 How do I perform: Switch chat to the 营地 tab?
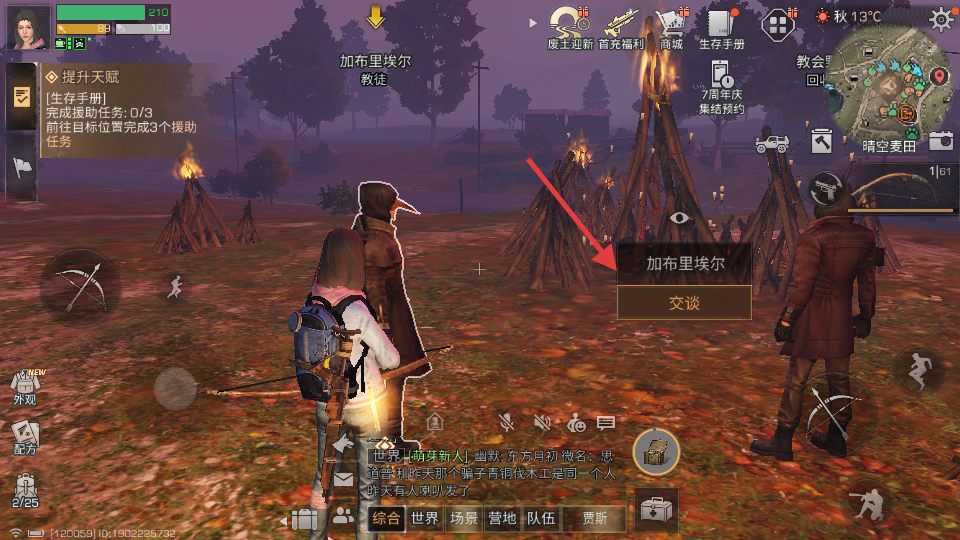click(x=502, y=518)
